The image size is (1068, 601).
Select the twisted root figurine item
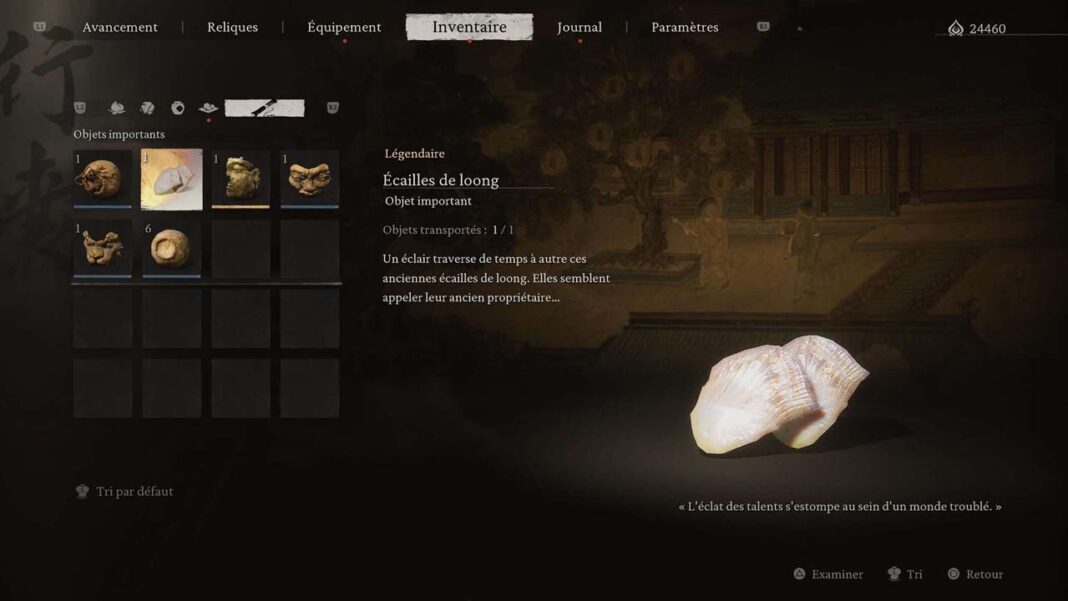coord(102,248)
